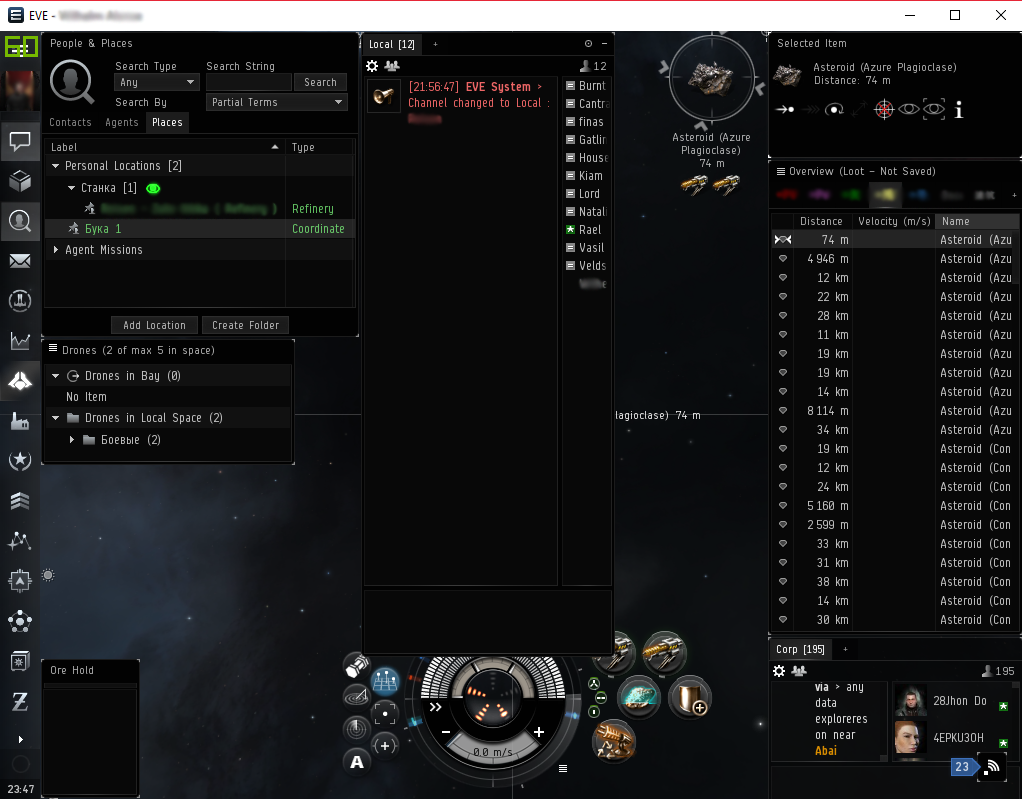Expand the Боевые drone group
Screen dimensions: 1022x799
[x=72, y=440]
